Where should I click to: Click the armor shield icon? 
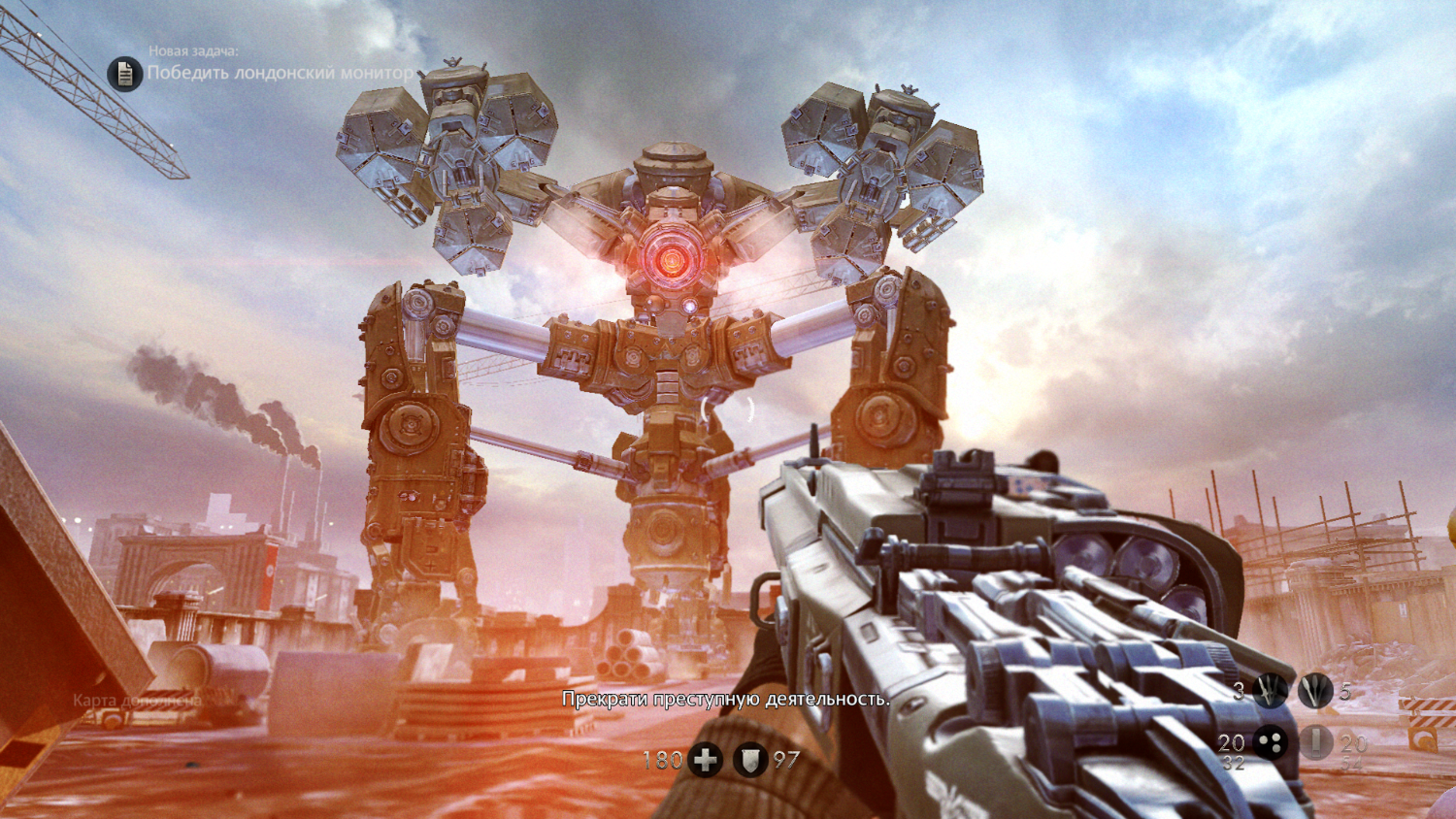[x=749, y=760]
